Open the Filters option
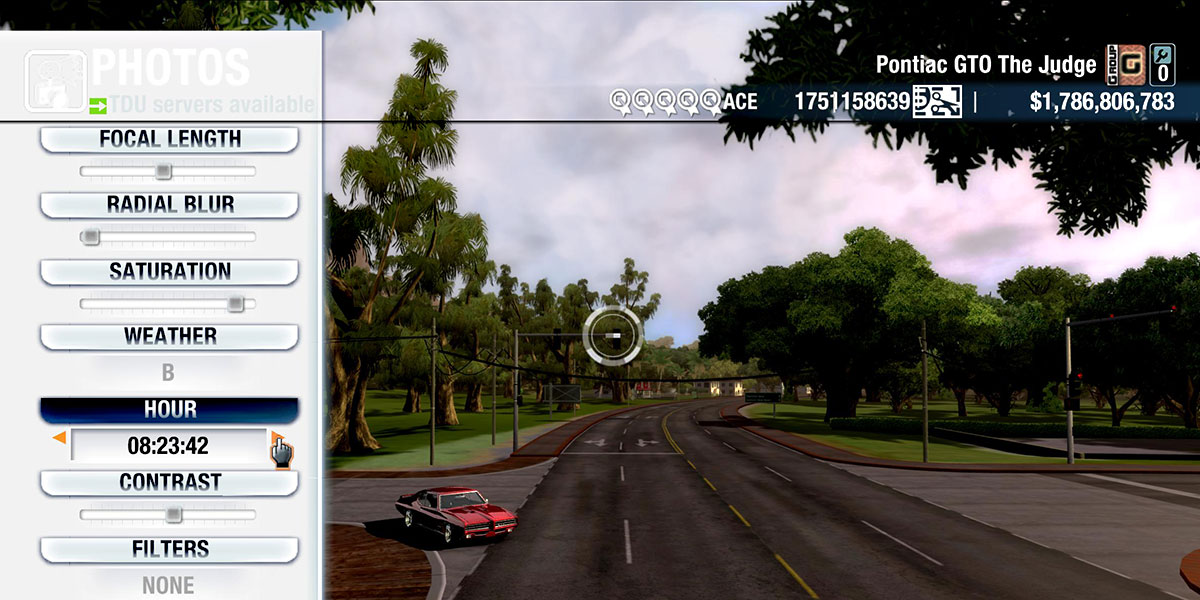 (x=169, y=549)
